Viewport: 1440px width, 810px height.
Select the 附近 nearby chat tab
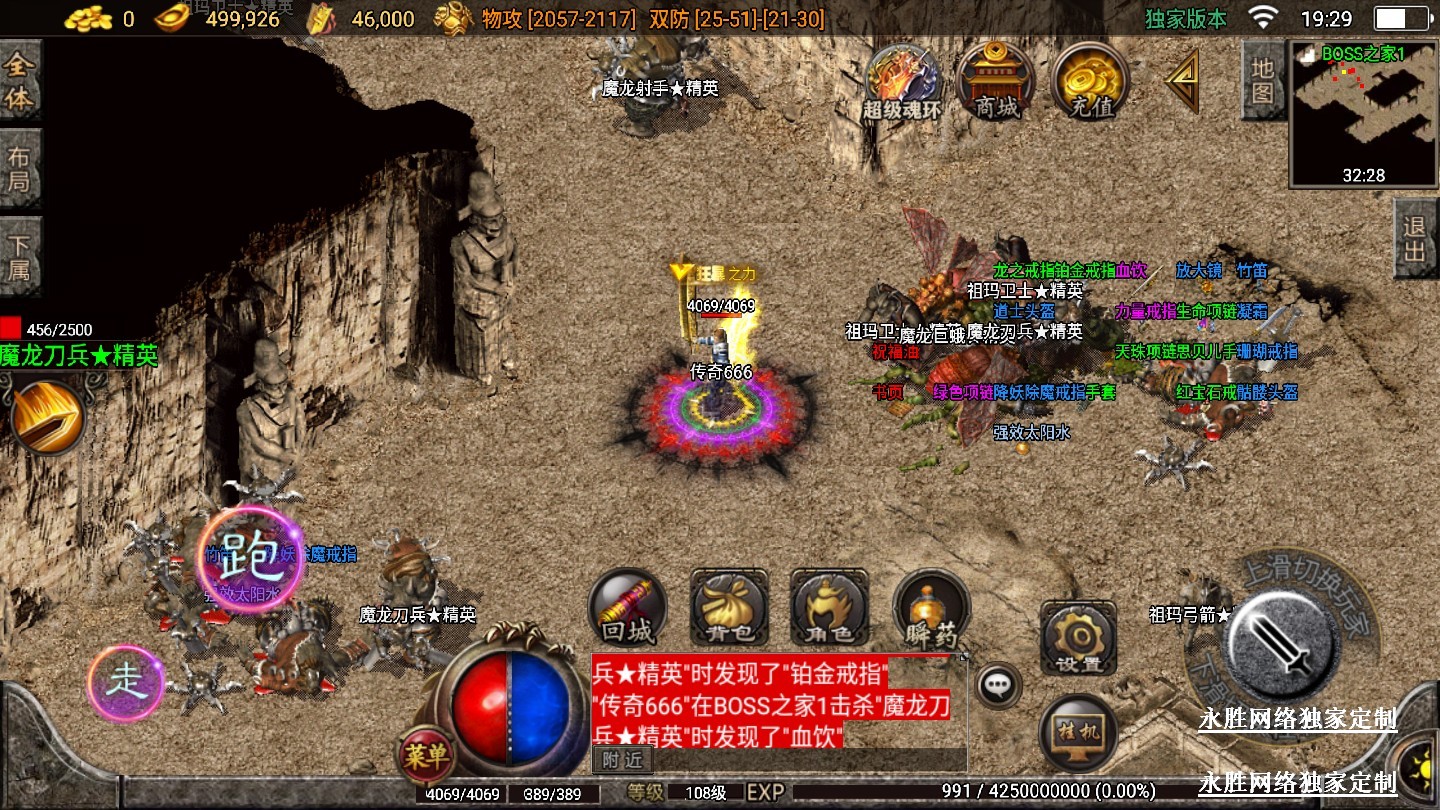621,760
